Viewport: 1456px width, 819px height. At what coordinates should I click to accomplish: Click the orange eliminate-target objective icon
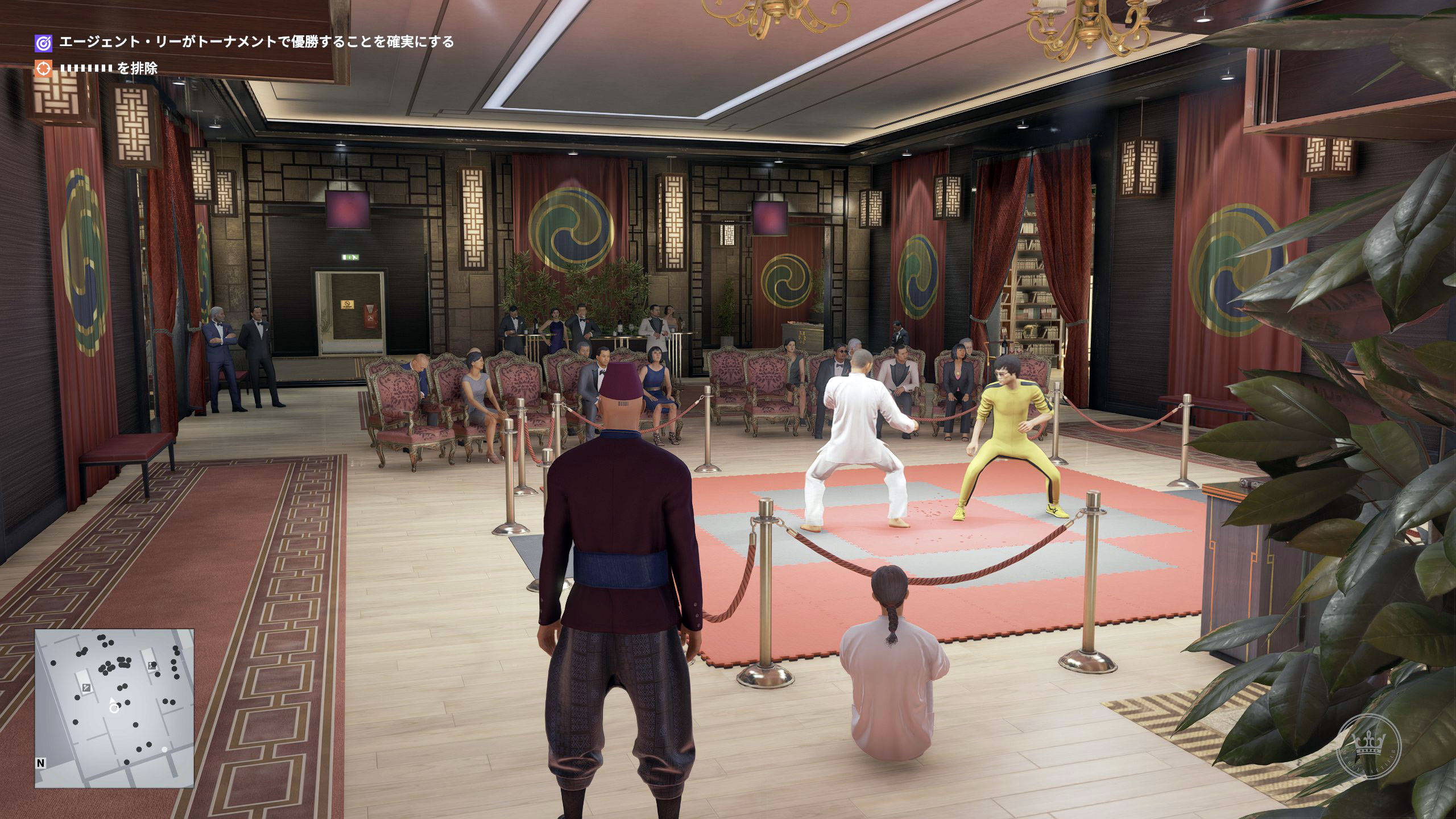43,69
